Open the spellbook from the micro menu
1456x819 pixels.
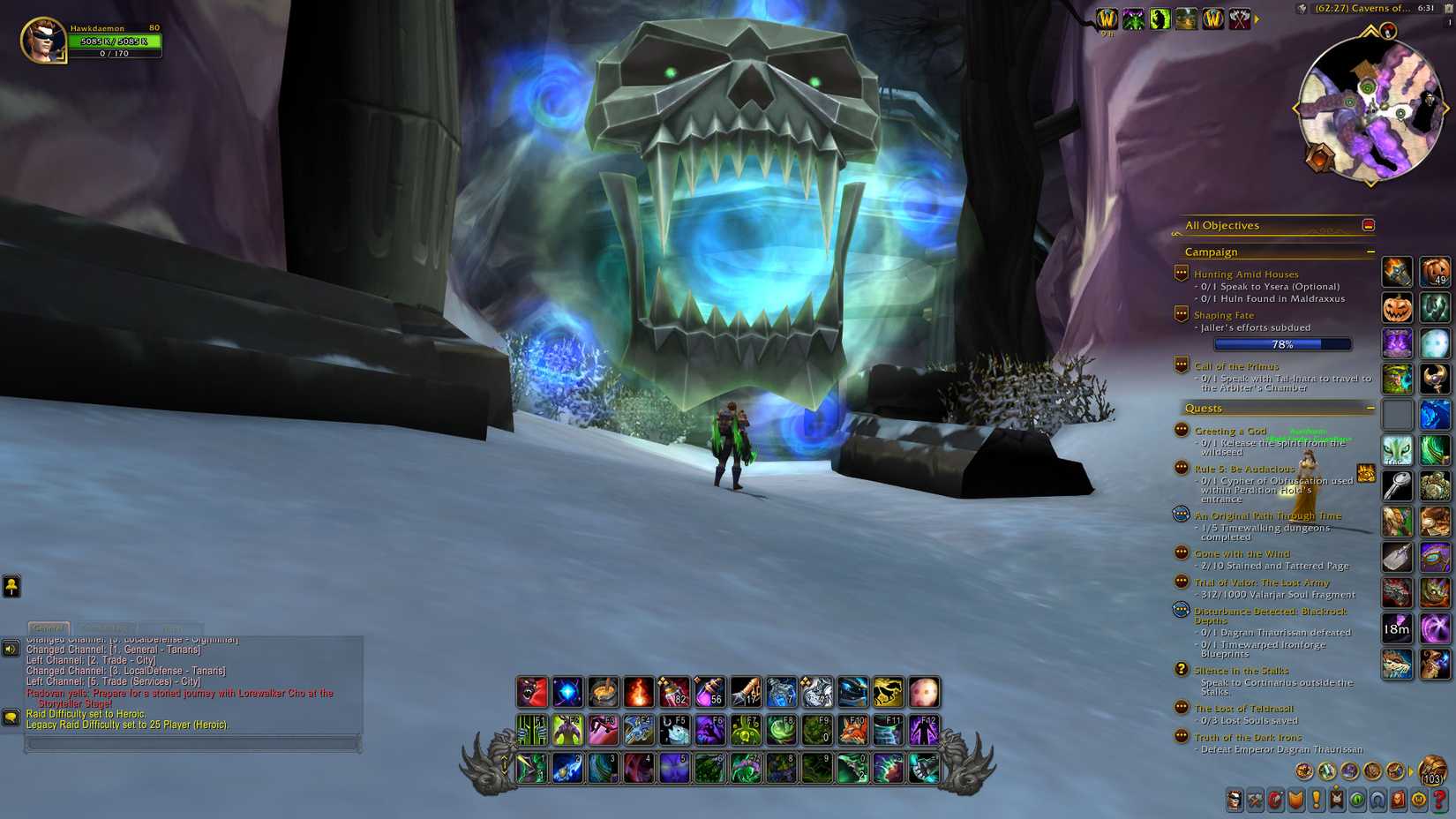click(x=1256, y=801)
